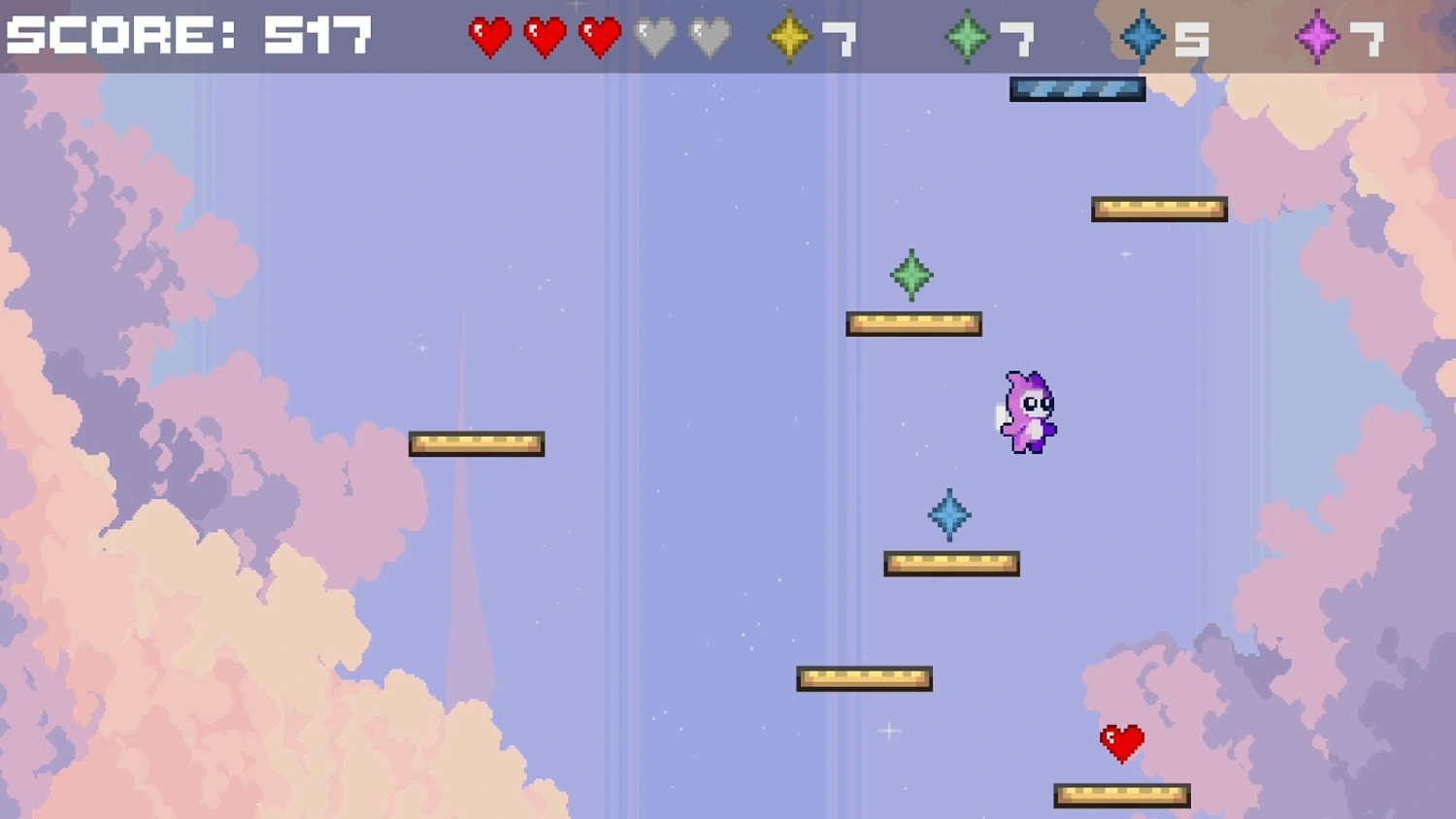Click the blue gem counter icon
1456x819 pixels.
click(1143, 37)
